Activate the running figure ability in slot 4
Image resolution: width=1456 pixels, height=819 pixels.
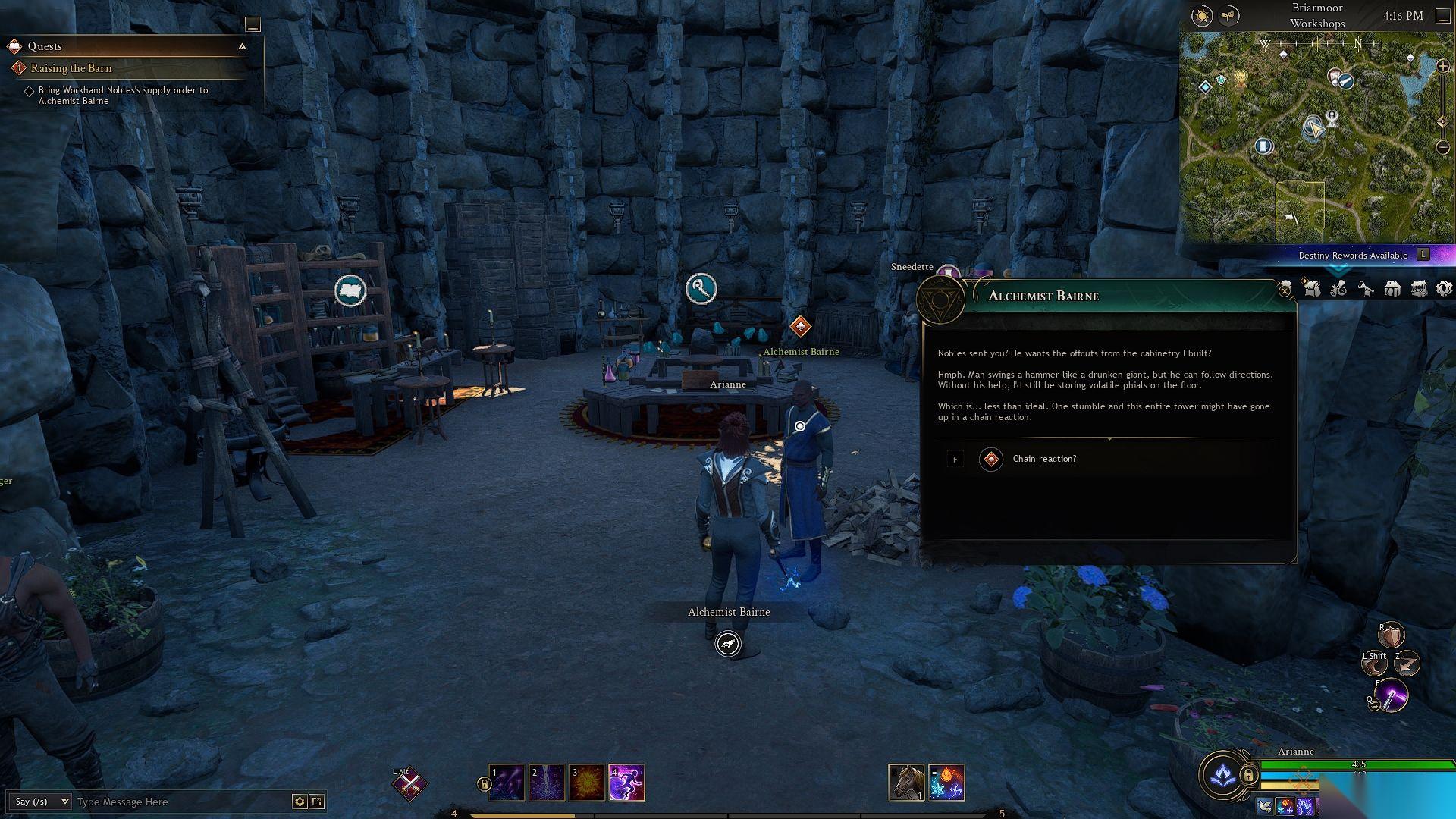click(626, 783)
